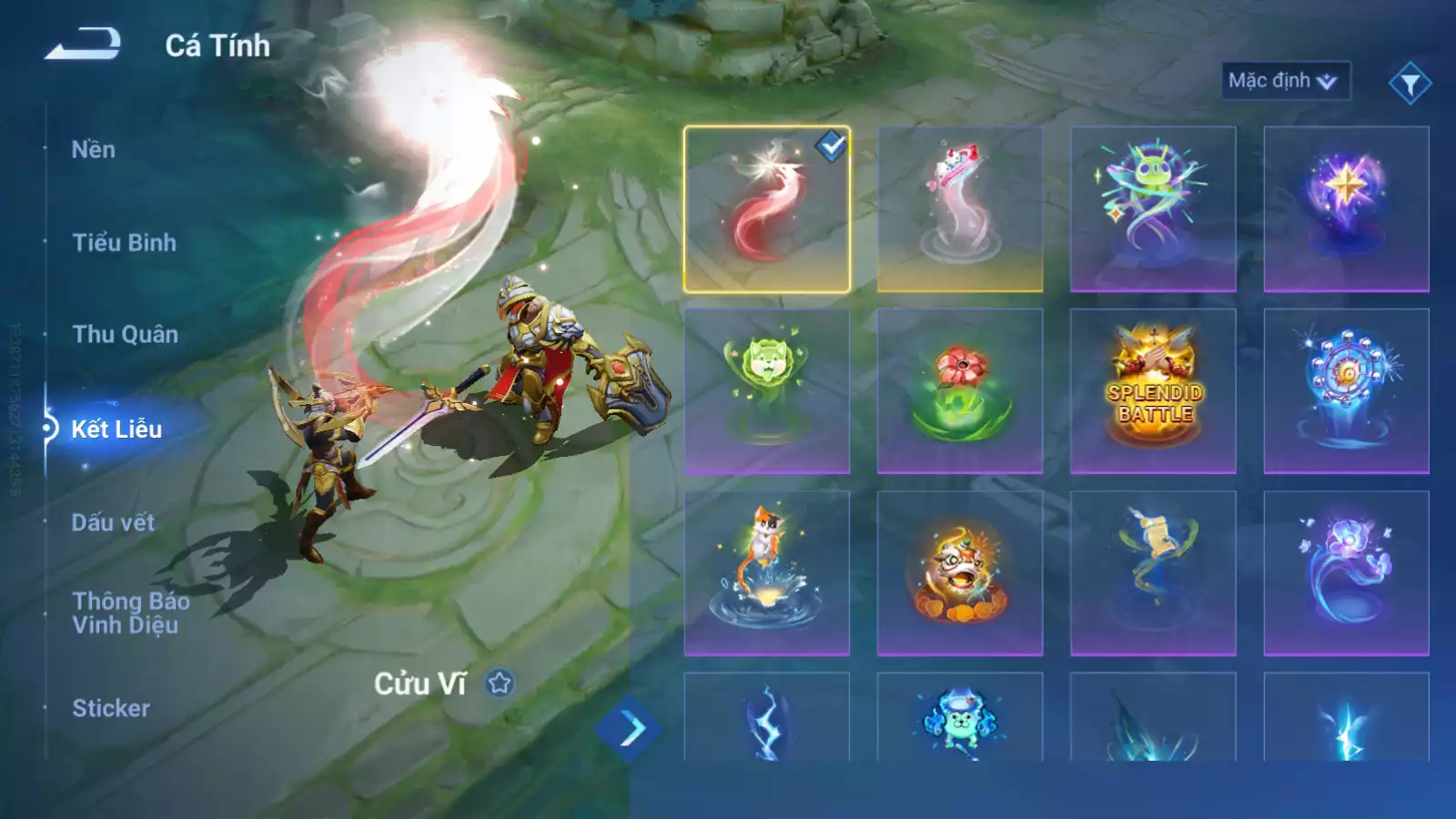Switch to the Nền tab
This screenshot has width=1456, height=819.
[x=94, y=150]
